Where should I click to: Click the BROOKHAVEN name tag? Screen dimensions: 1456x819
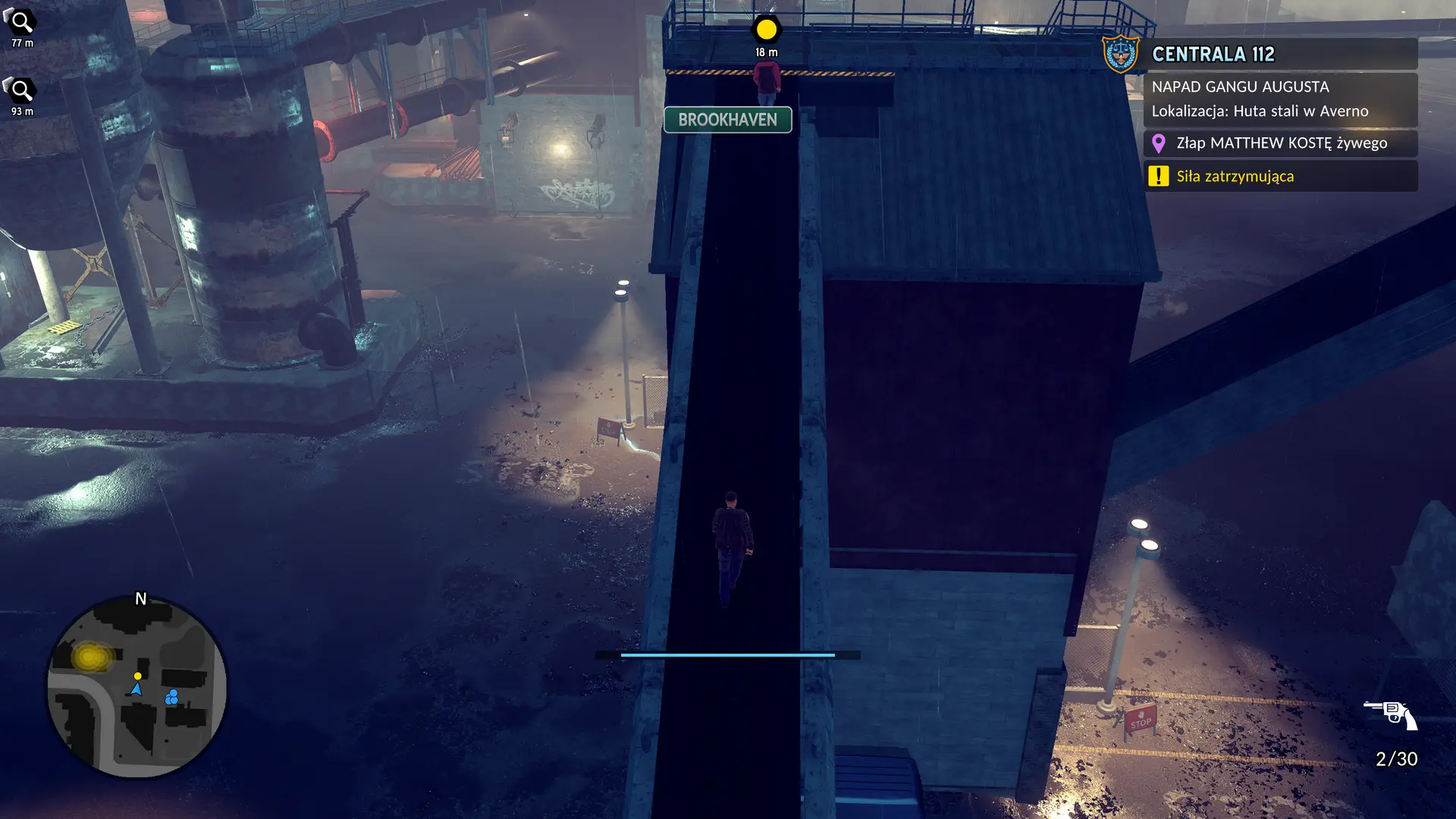tap(727, 120)
